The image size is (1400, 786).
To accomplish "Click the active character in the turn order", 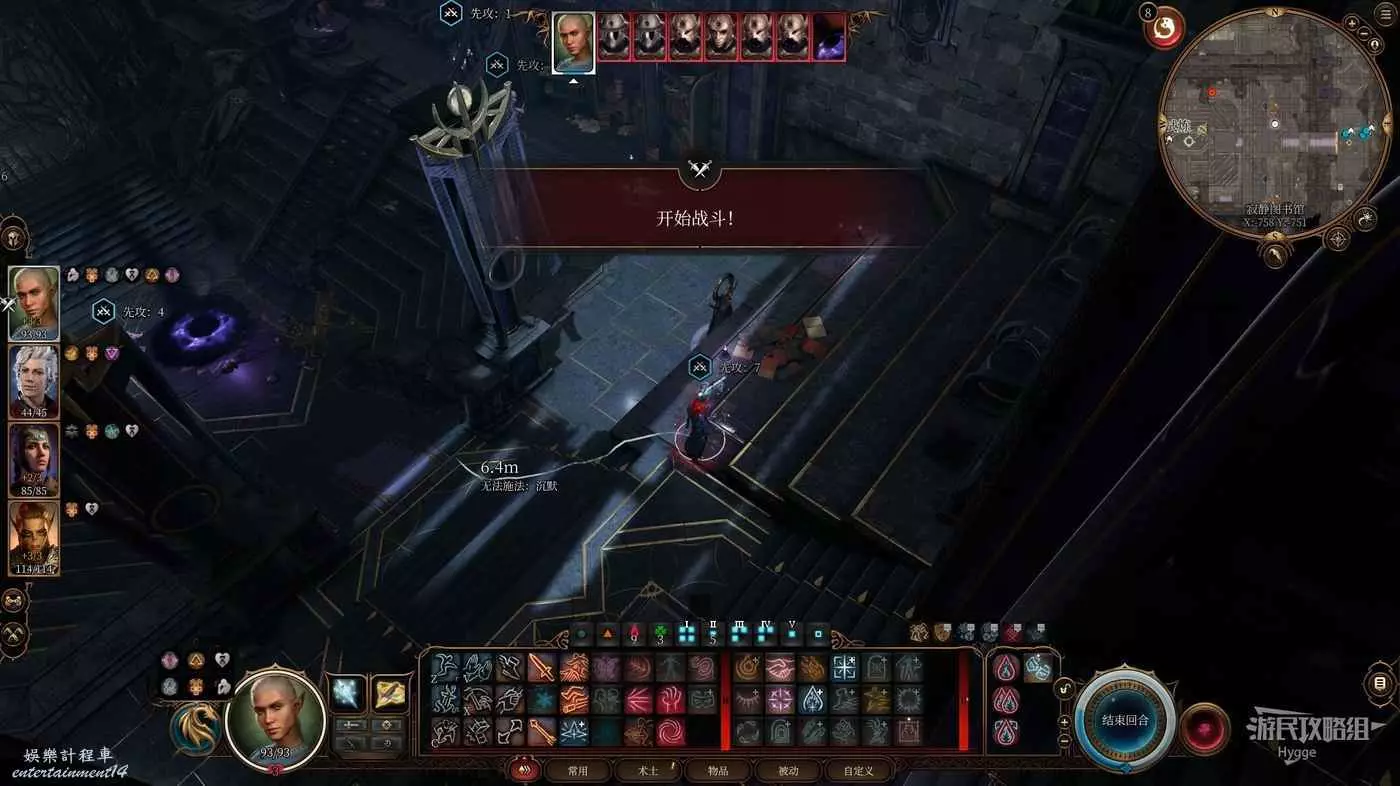I will coord(574,42).
